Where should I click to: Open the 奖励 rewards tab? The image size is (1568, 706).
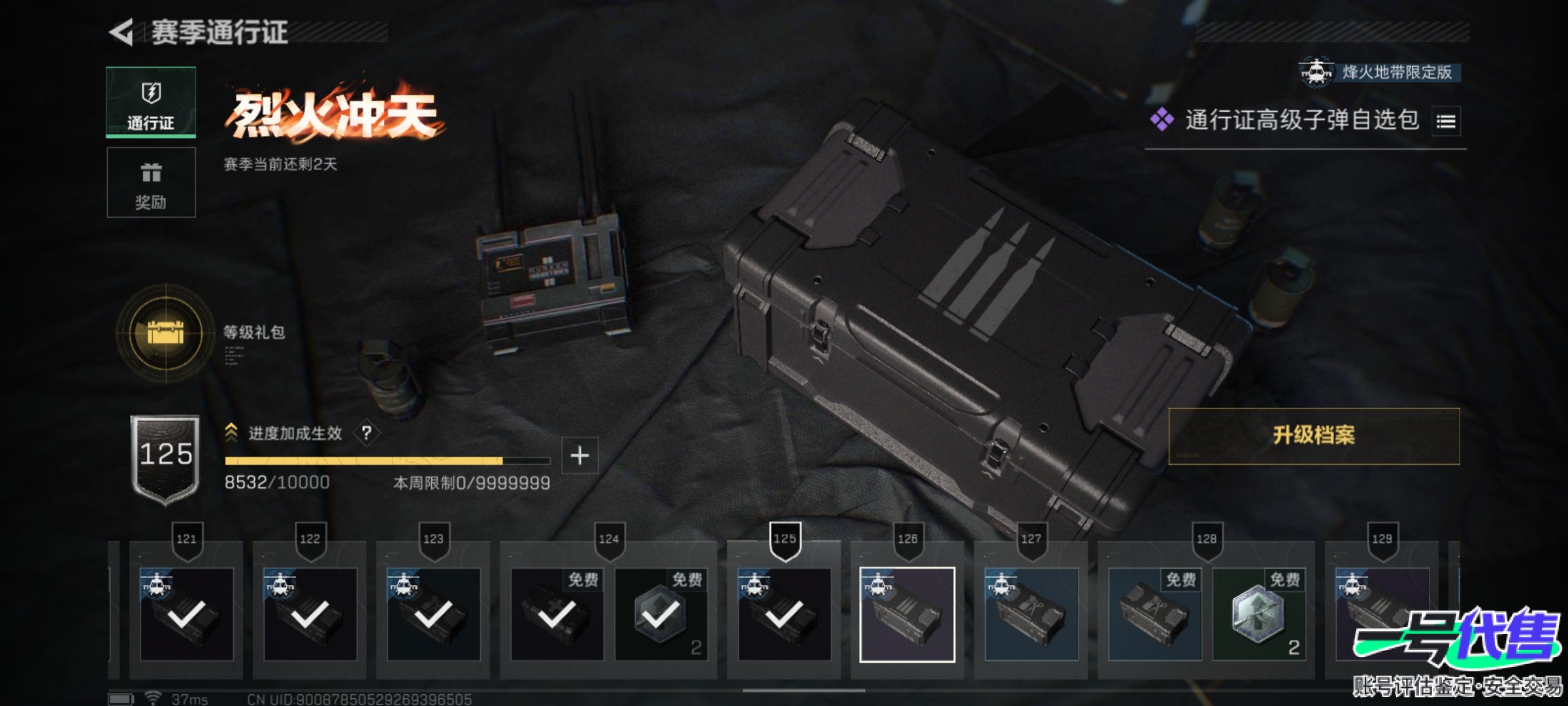(151, 182)
